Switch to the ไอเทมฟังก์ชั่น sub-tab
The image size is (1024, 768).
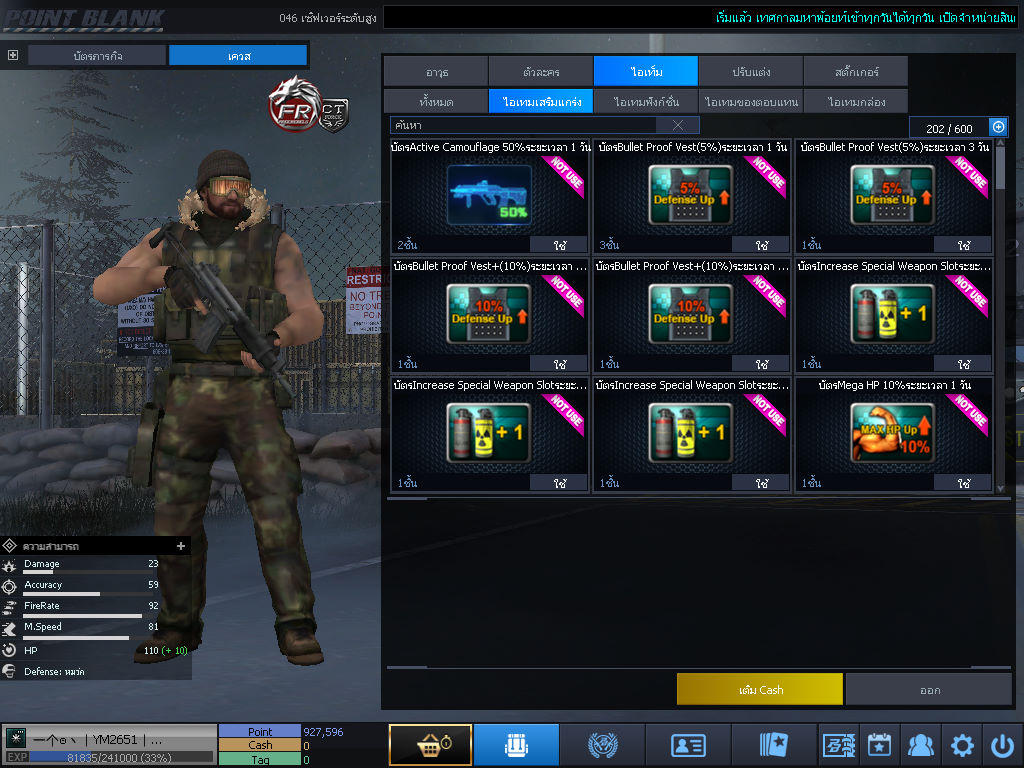[x=646, y=101]
